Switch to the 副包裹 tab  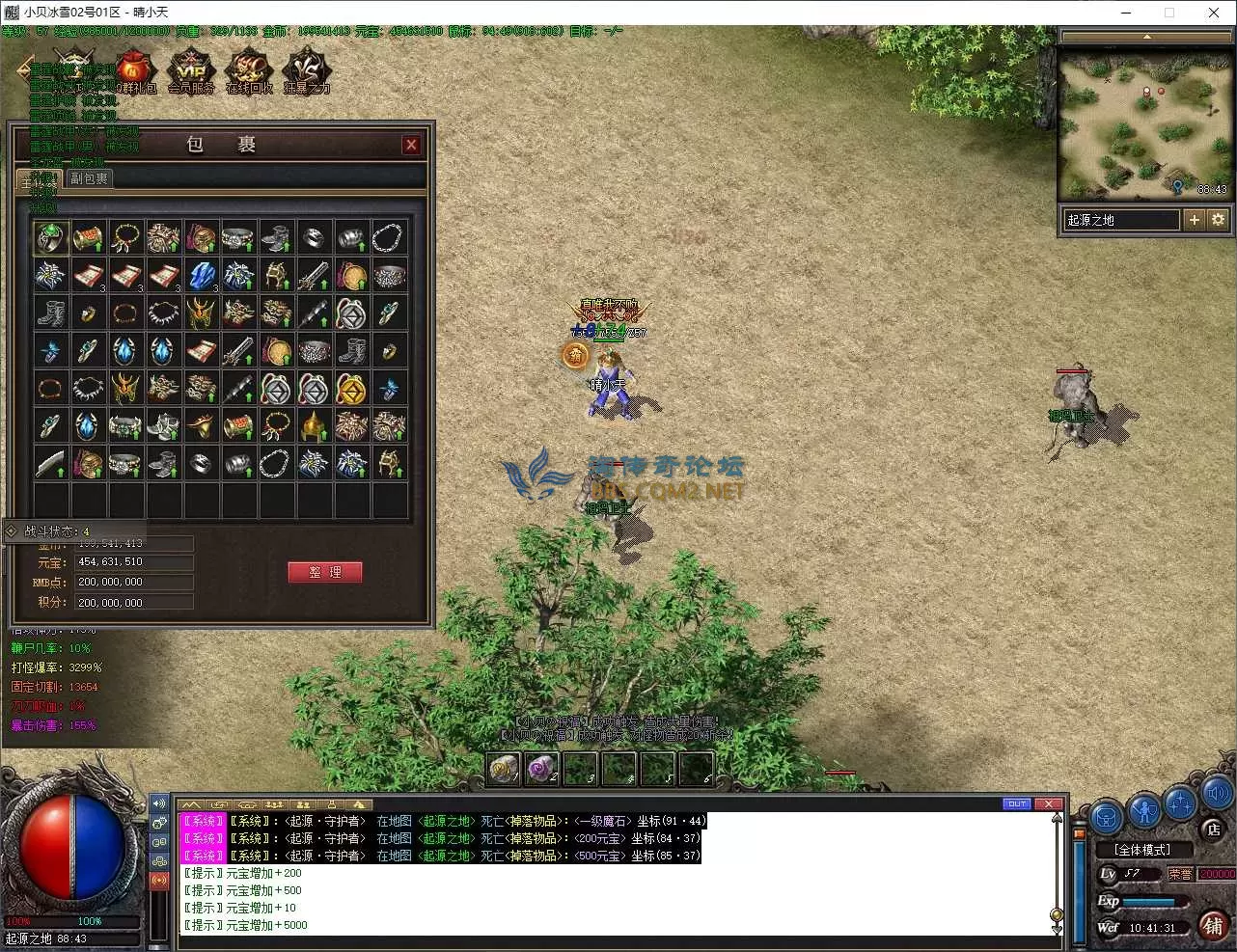[89, 178]
